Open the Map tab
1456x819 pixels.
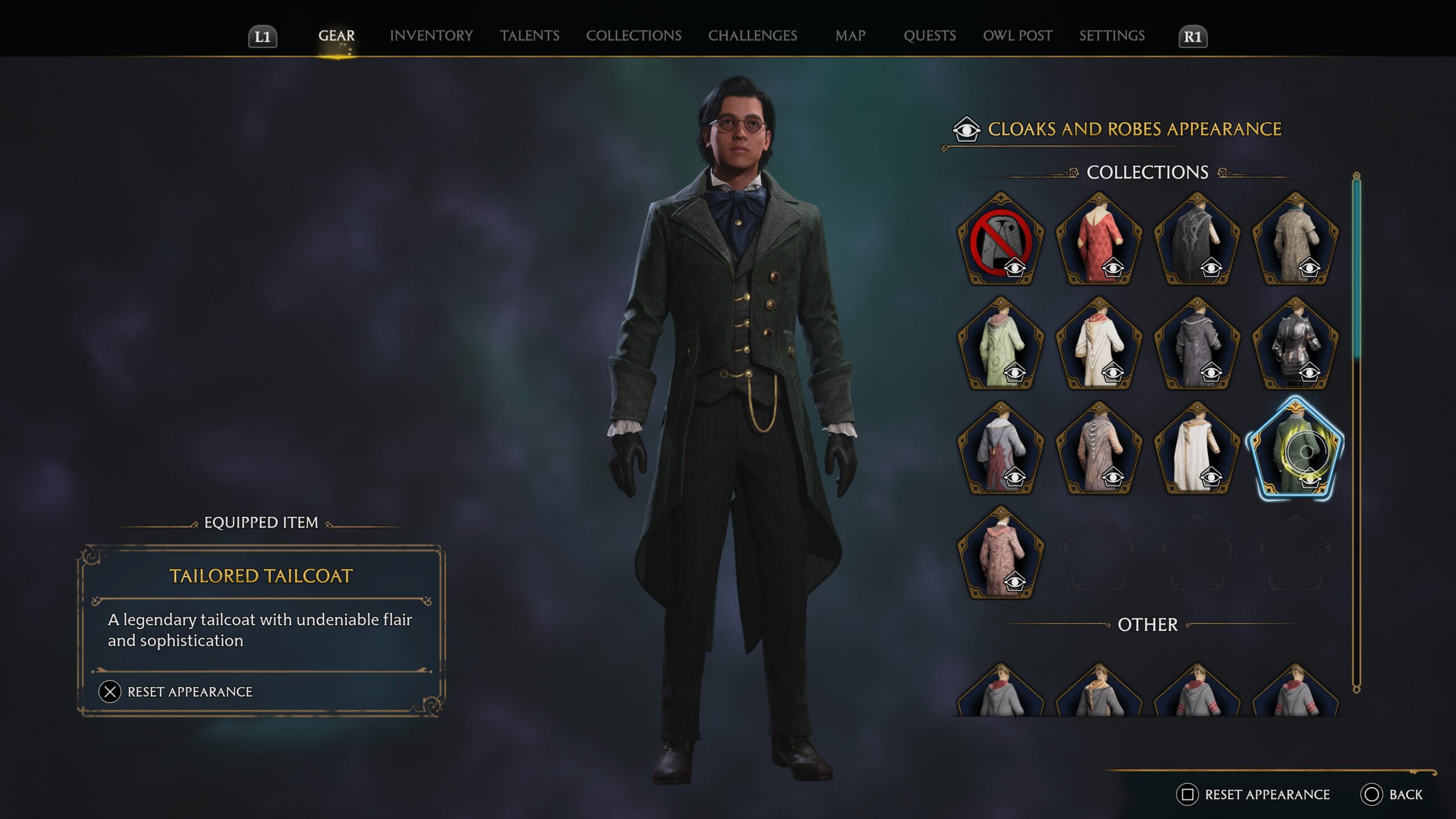click(x=850, y=36)
